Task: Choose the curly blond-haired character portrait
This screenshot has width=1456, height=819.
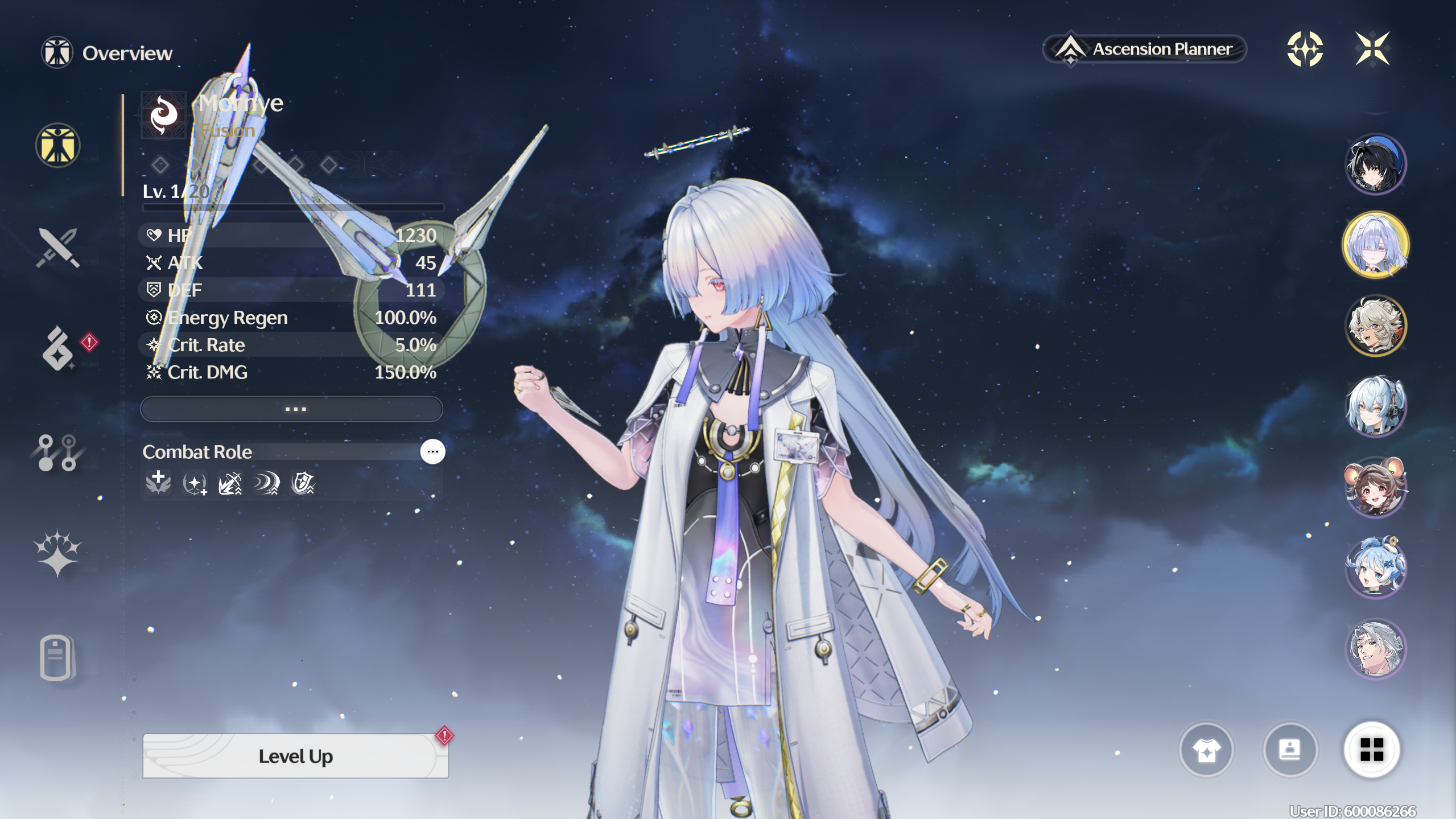Action: [1375, 326]
